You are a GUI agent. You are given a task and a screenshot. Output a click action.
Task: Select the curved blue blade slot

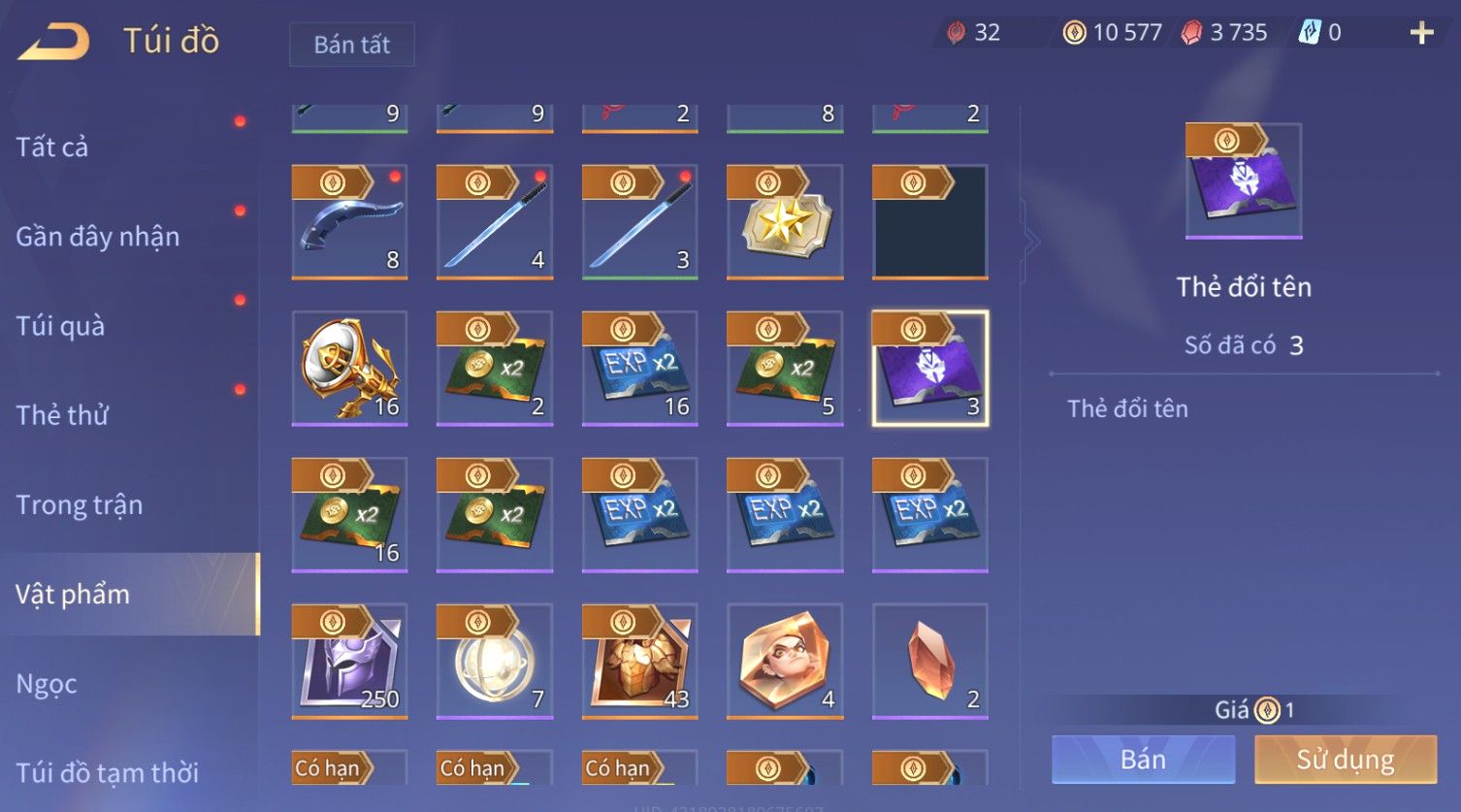point(349,222)
